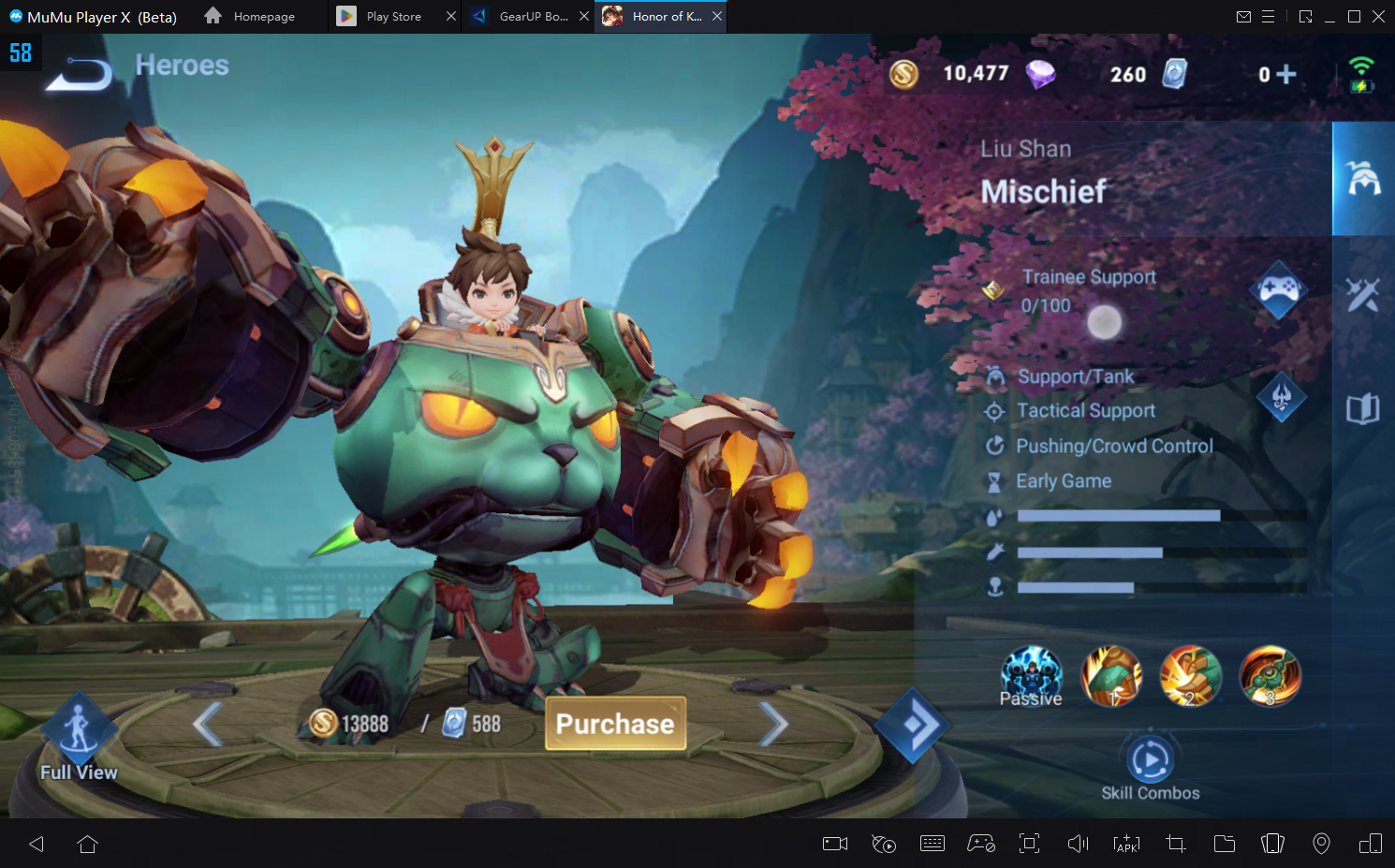Switch to the Play Store tab
This screenshot has width=1395, height=868.
coord(393,17)
